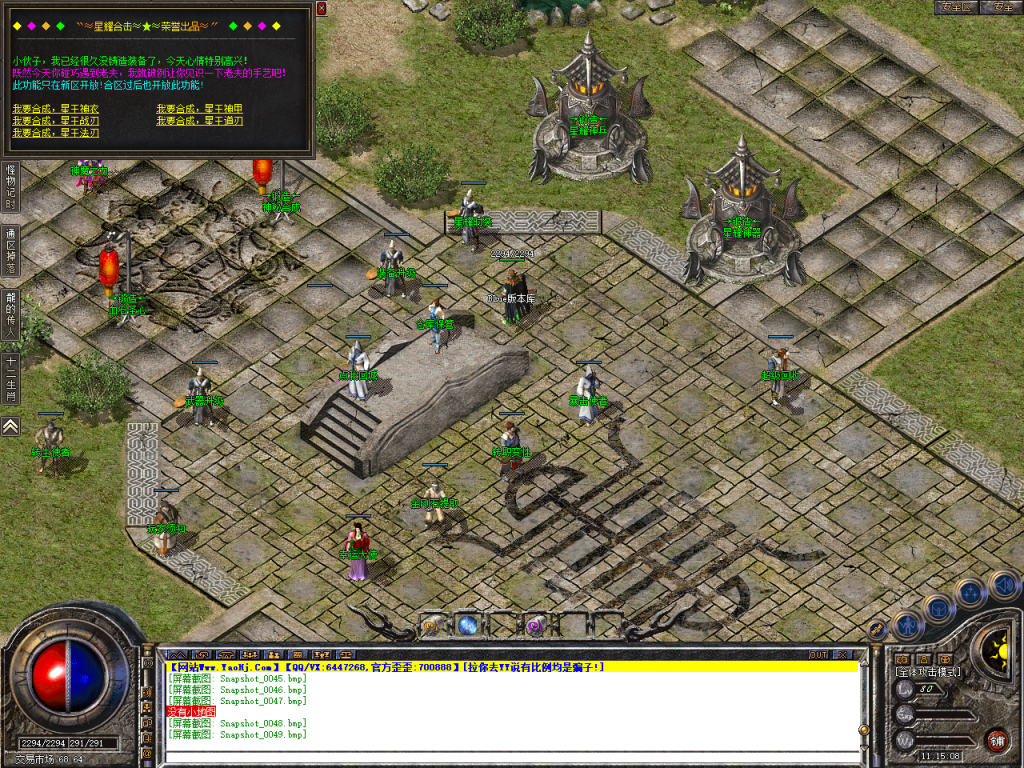Select 我要合成:星王道刃 option
The image size is (1024, 768).
200,120
